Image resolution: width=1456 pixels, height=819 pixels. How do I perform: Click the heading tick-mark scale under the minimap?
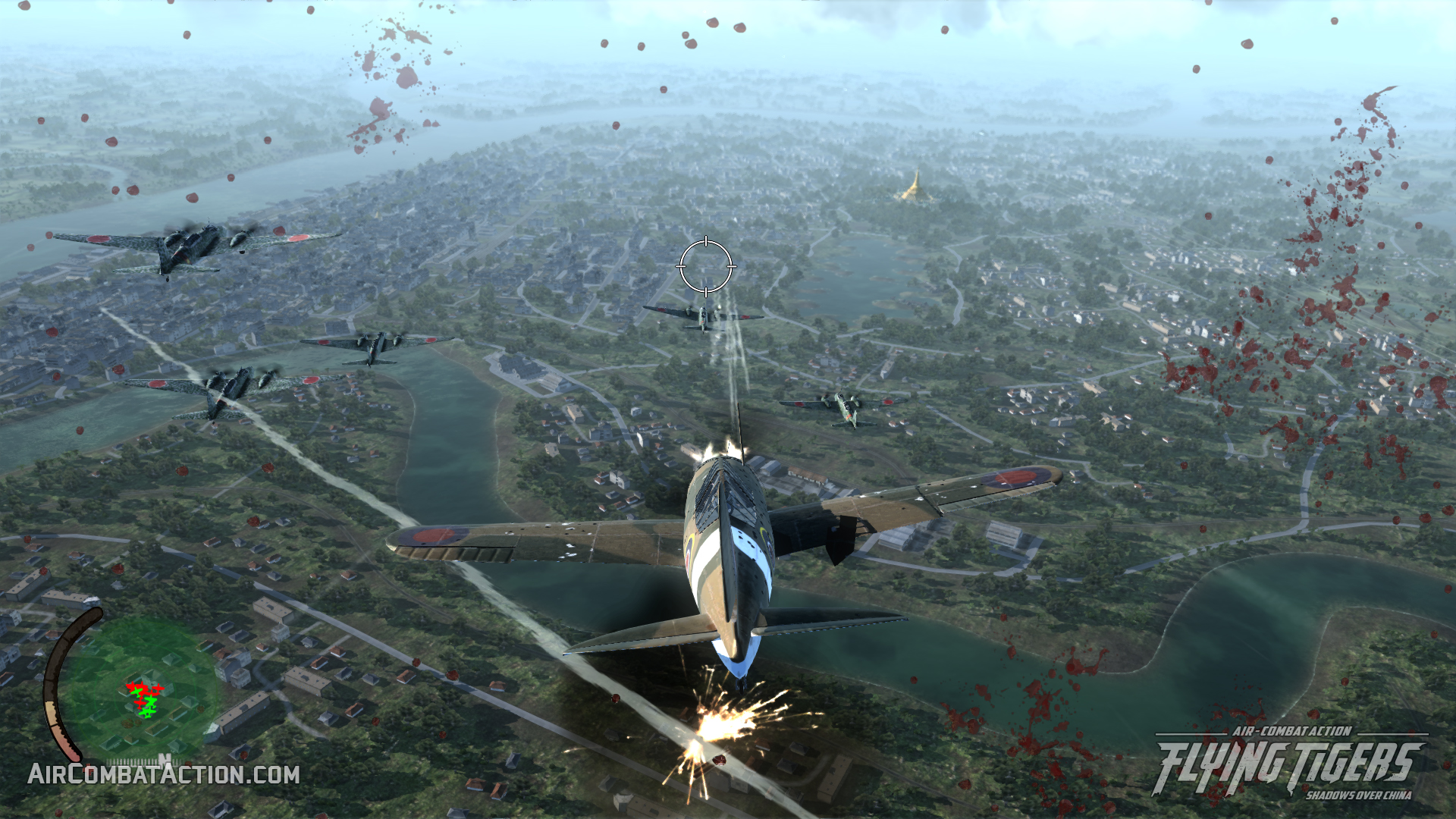pyautogui.click(x=133, y=760)
